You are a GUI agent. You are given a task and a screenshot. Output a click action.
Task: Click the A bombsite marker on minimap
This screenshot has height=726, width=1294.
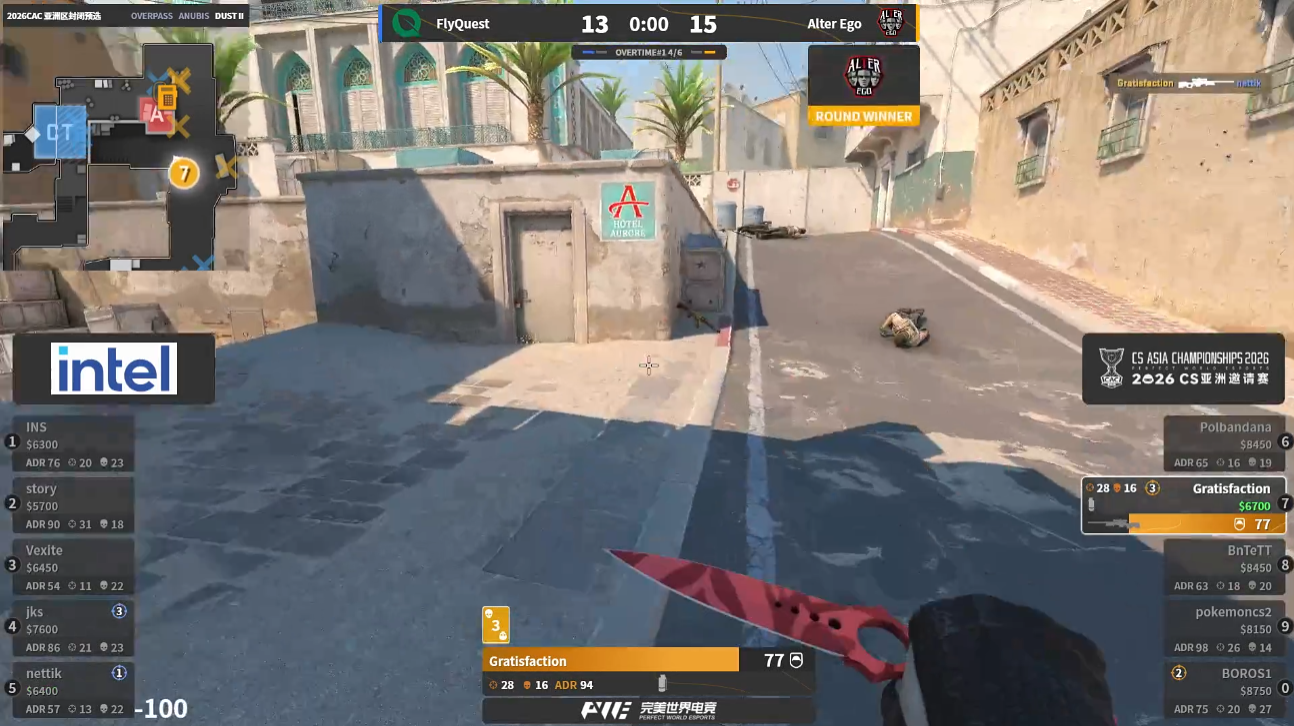(x=155, y=115)
